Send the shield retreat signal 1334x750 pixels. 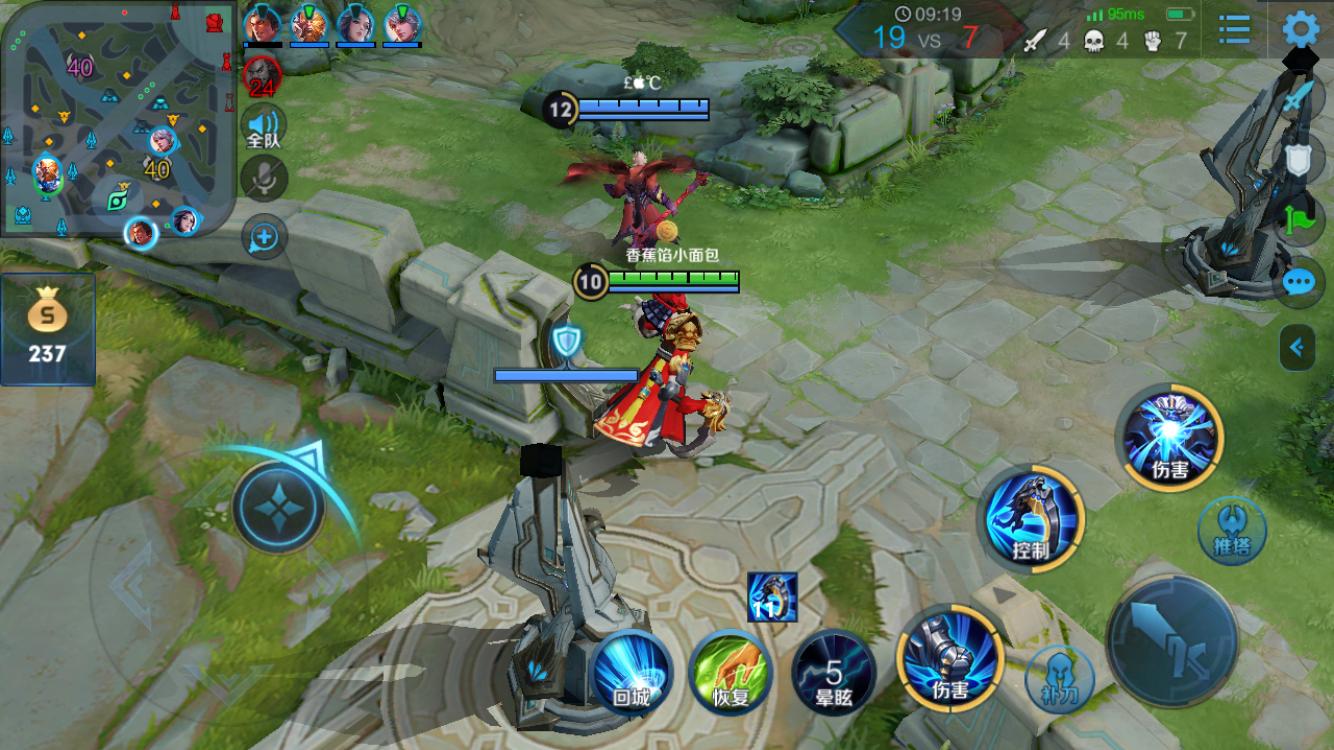coord(1298,160)
